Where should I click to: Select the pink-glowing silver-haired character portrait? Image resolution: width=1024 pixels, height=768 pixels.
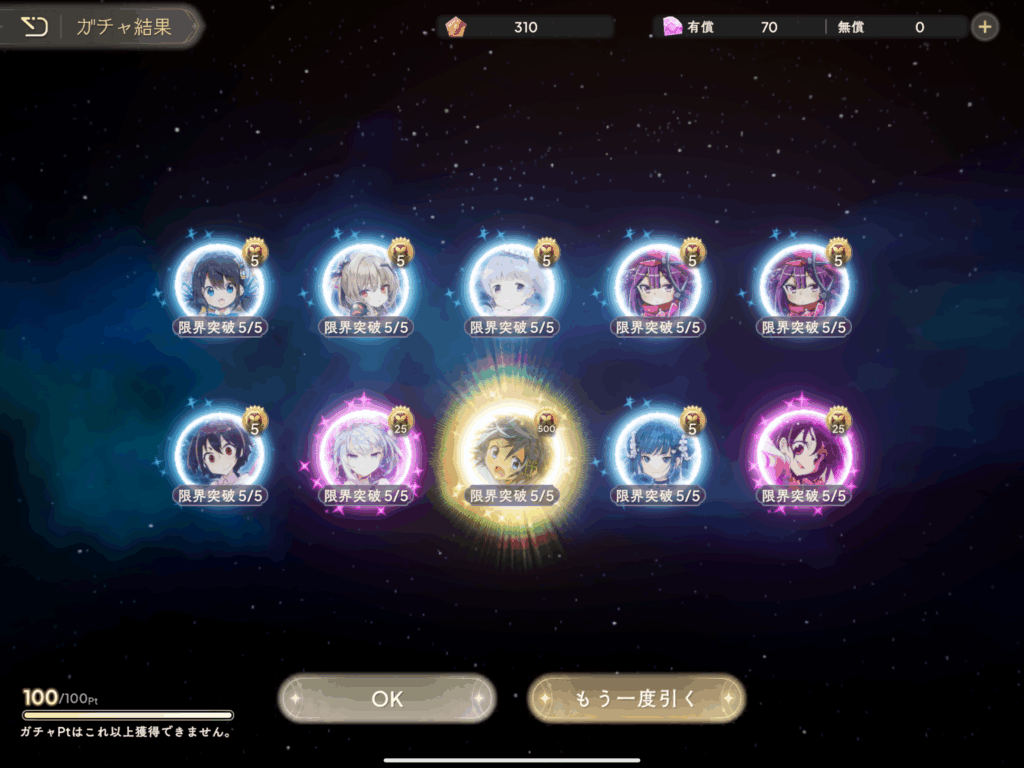(x=365, y=456)
